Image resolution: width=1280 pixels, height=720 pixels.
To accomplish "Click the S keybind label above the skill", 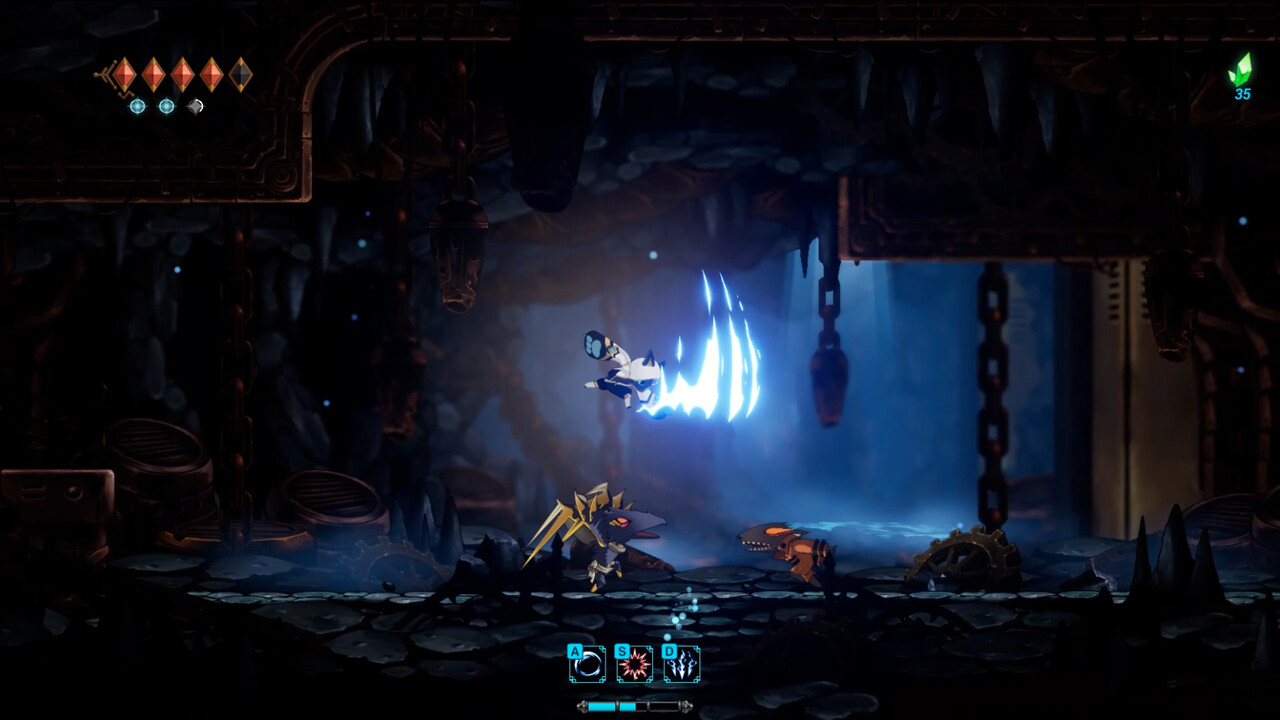I will coord(623,652).
